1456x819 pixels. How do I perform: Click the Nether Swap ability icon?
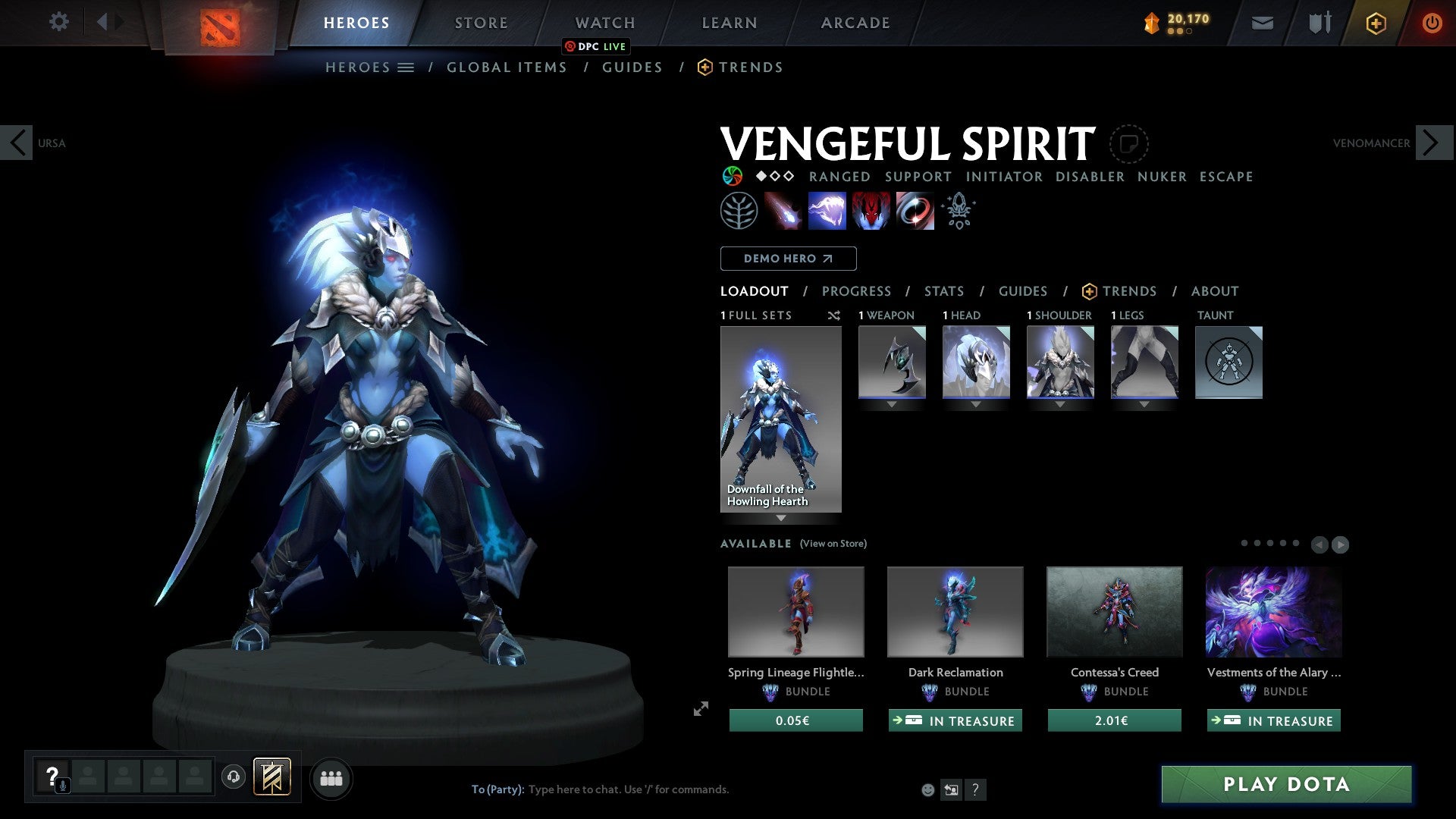tap(914, 211)
